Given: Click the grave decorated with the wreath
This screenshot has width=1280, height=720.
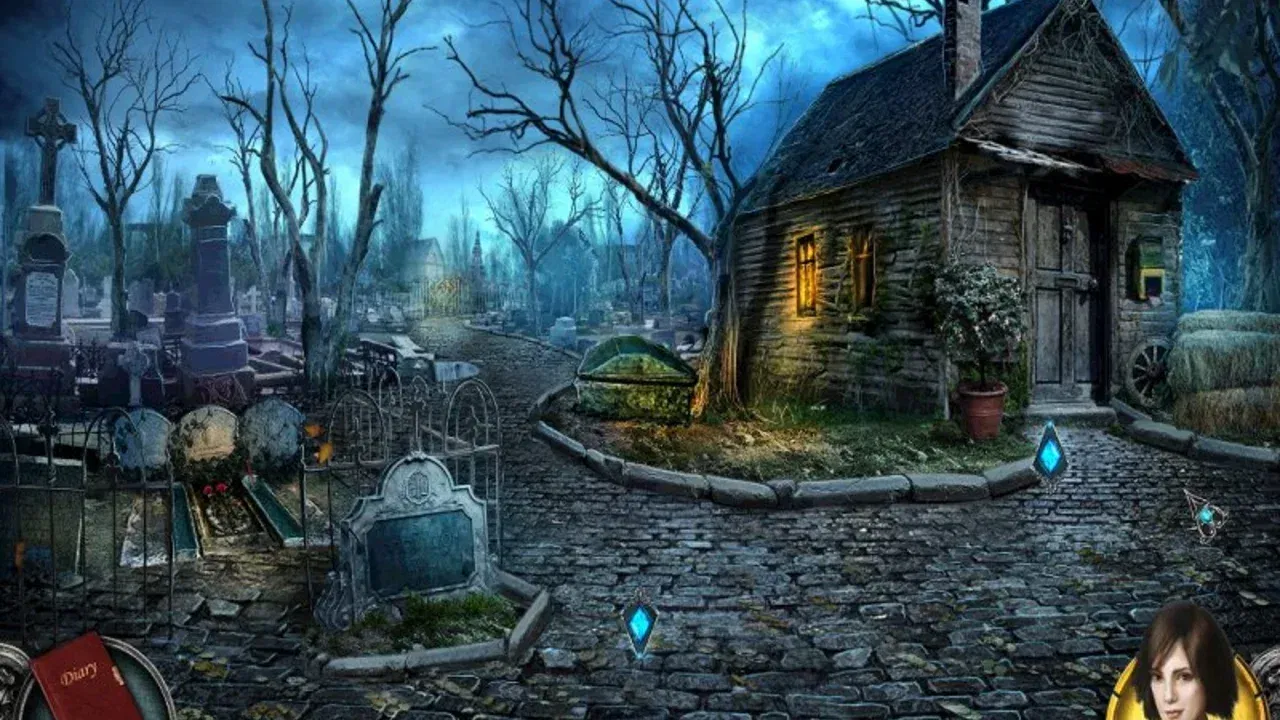Looking at the screenshot, I should (x=210, y=470).
